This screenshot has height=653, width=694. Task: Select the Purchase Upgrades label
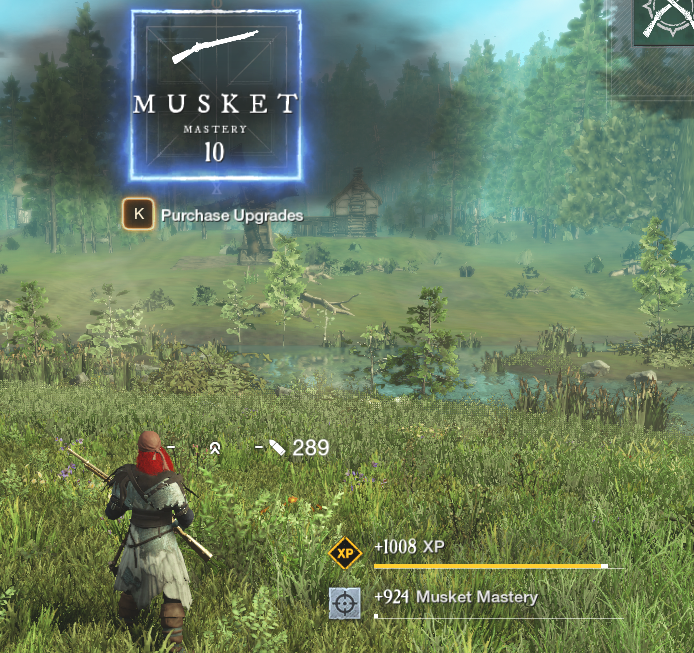tap(231, 214)
